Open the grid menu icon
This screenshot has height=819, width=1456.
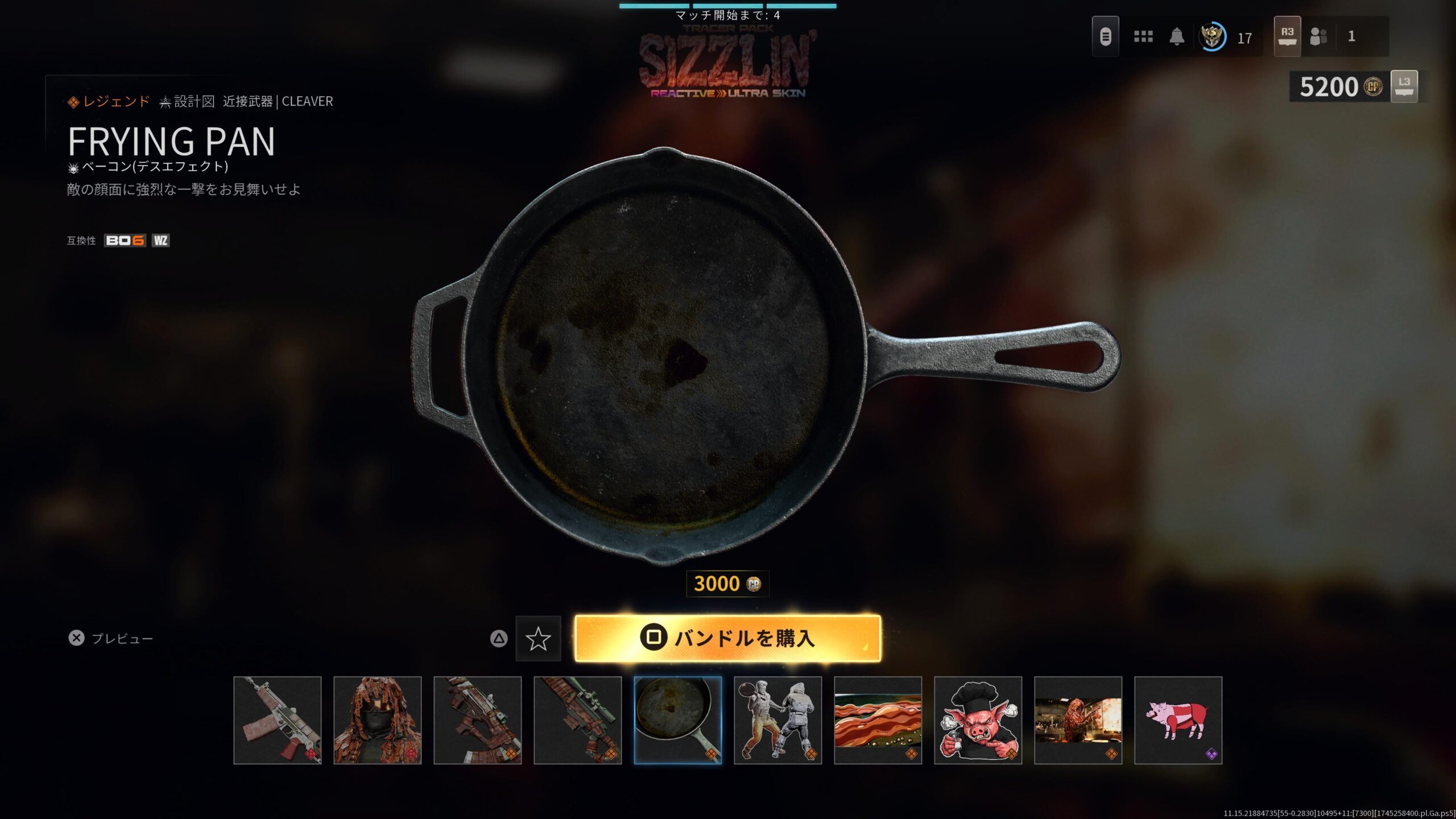(1143, 37)
